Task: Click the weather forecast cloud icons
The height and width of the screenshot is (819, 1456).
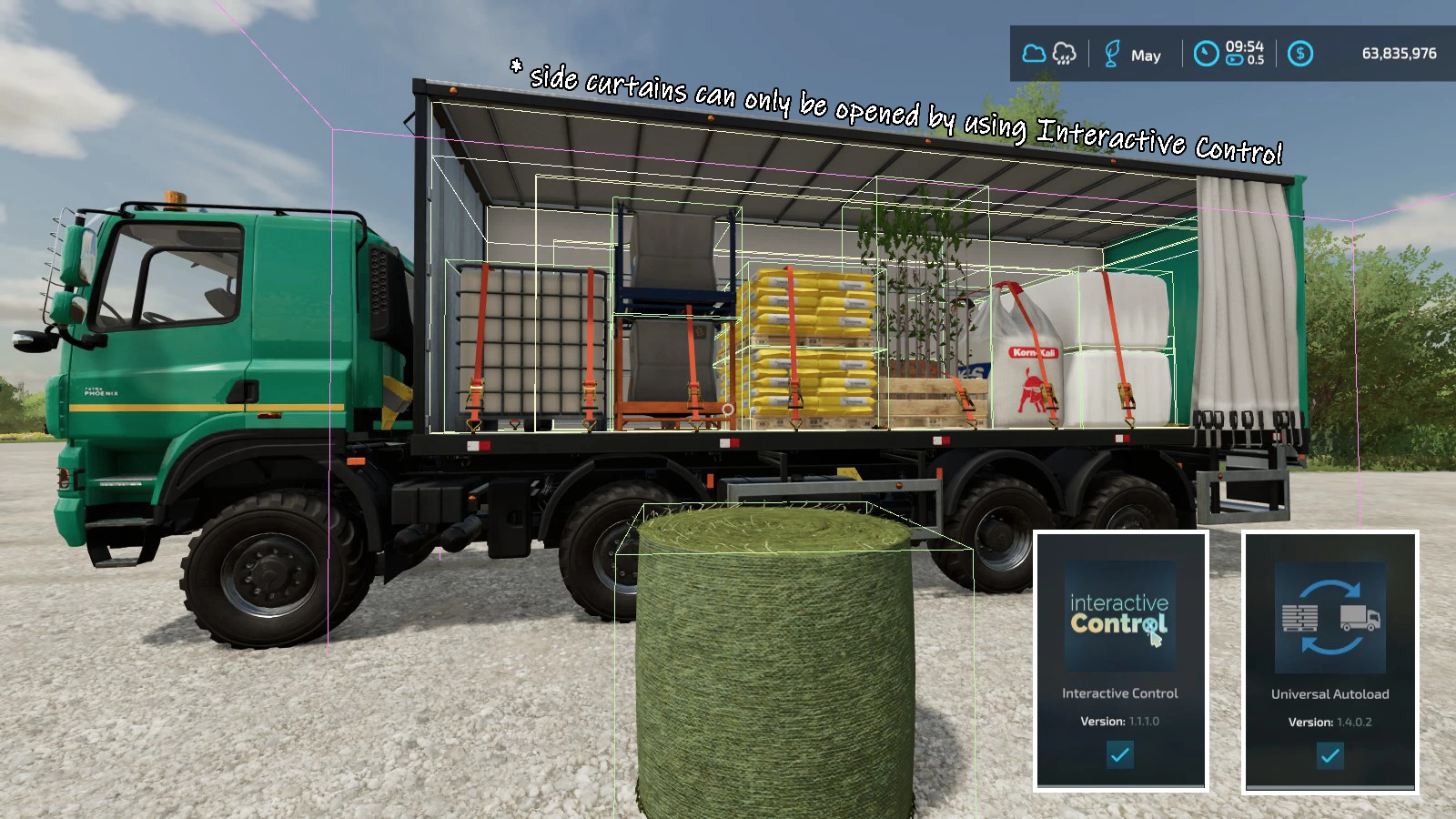Action: 1049,54
